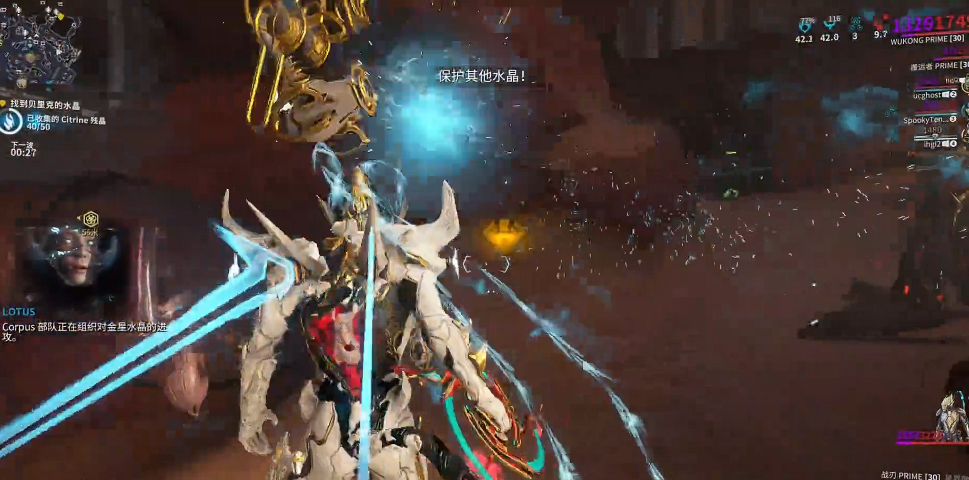This screenshot has width=969, height=480.
Task: Select squad member ucghost in squad list
Action: pos(927,95)
